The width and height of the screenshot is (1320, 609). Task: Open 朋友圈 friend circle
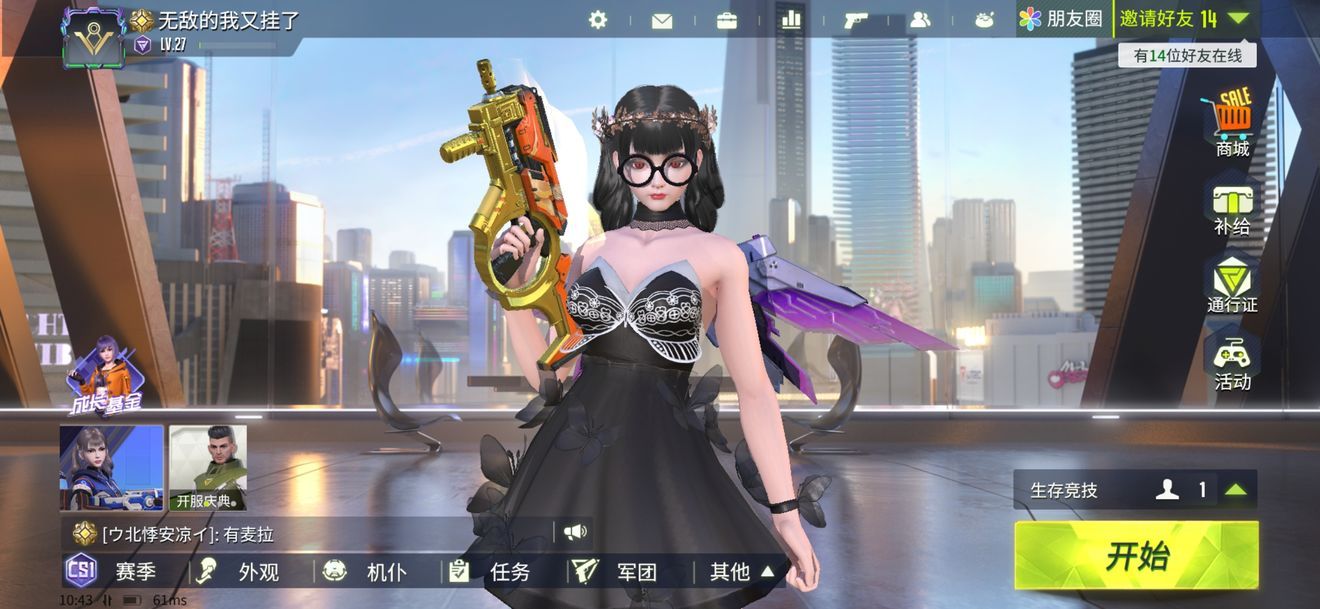coord(1061,19)
